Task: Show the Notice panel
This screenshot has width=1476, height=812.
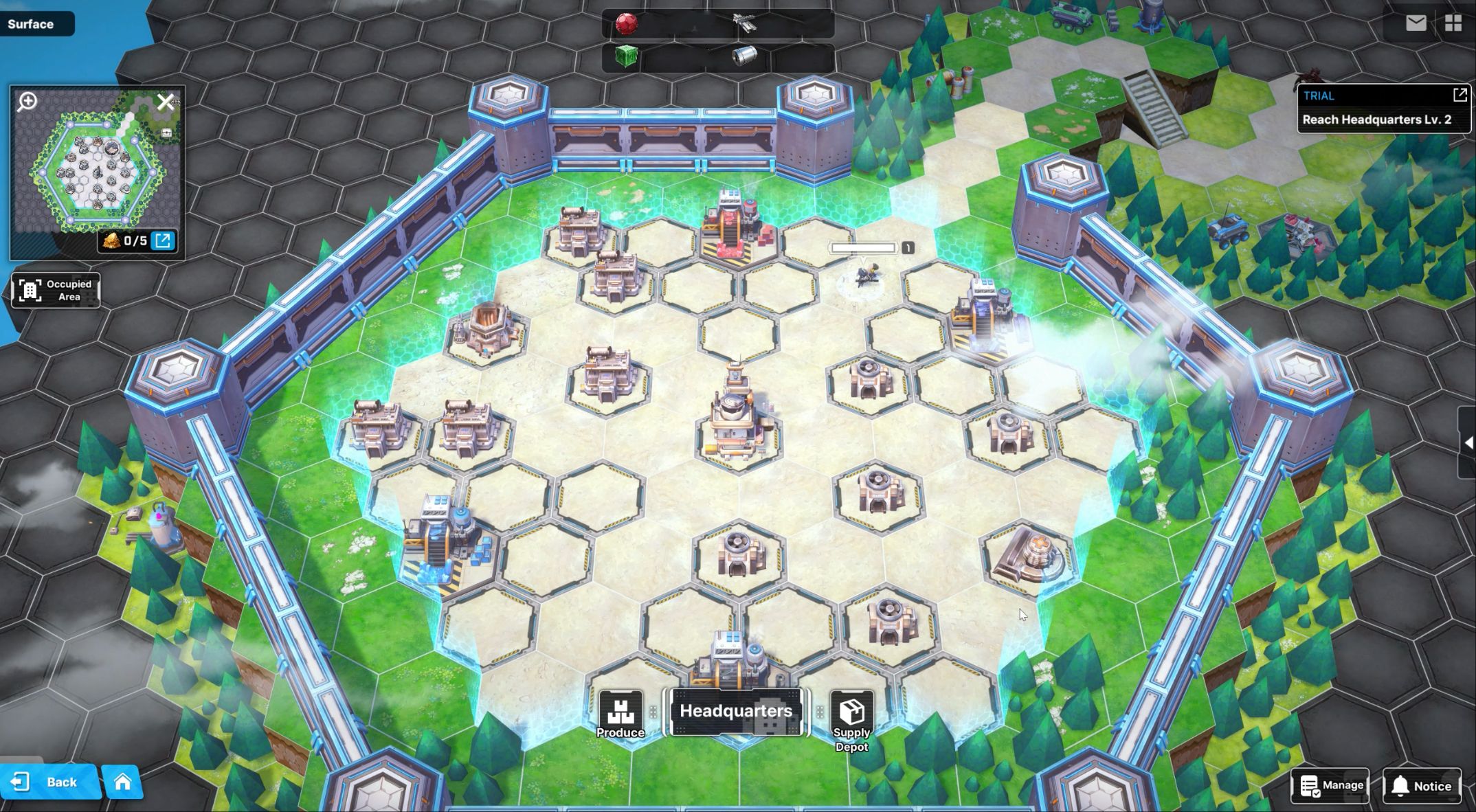Action: coord(1421,786)
